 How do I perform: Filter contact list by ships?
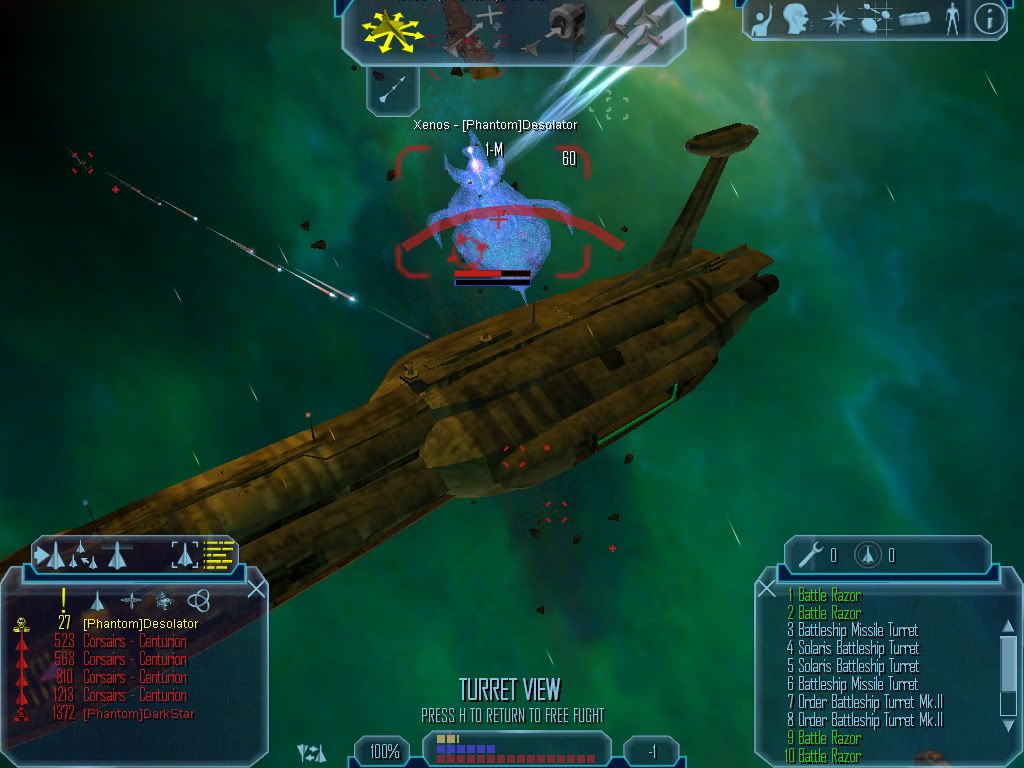click(97, 600)
